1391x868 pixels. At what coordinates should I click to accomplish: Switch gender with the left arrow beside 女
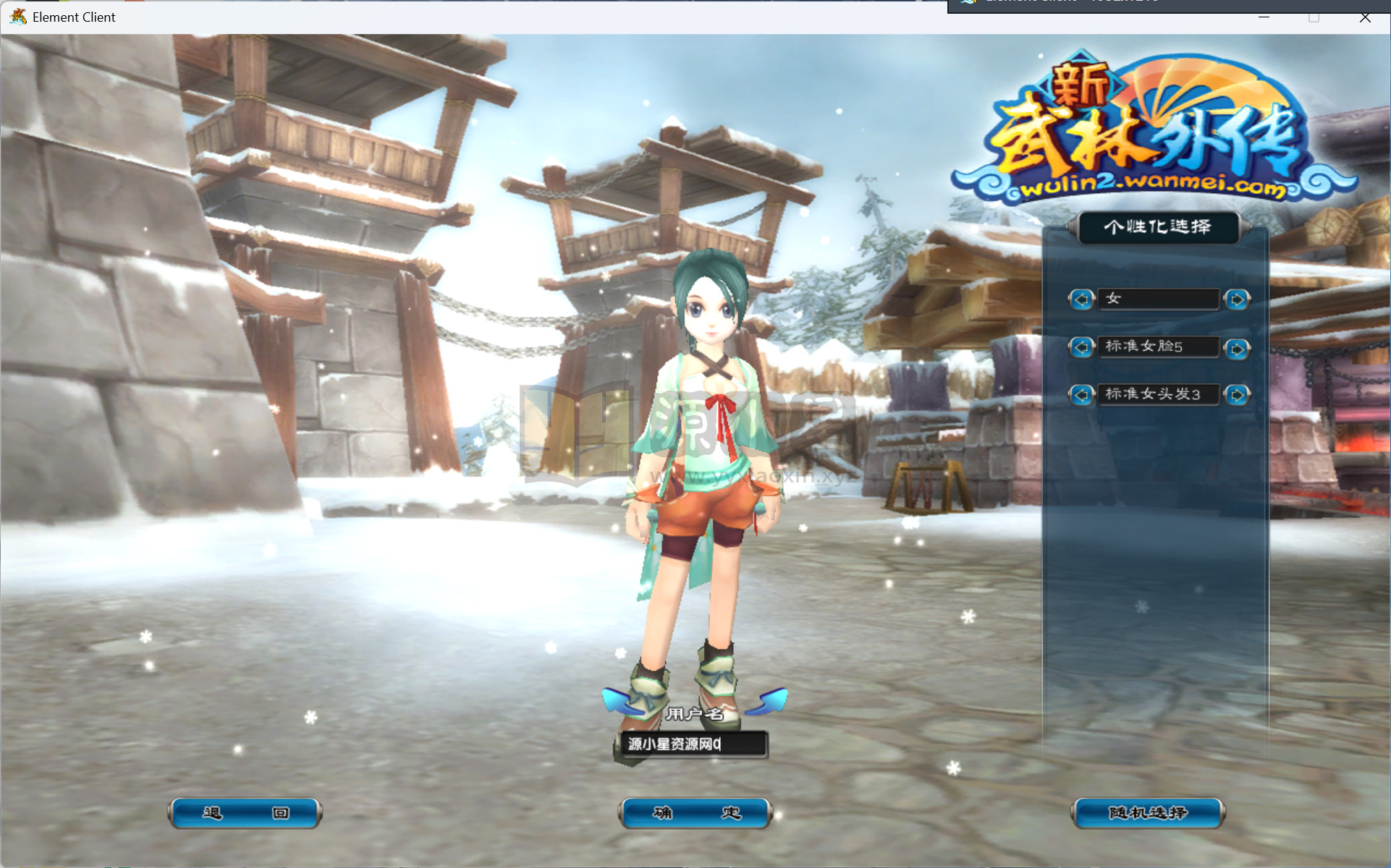click(1081, 299)
